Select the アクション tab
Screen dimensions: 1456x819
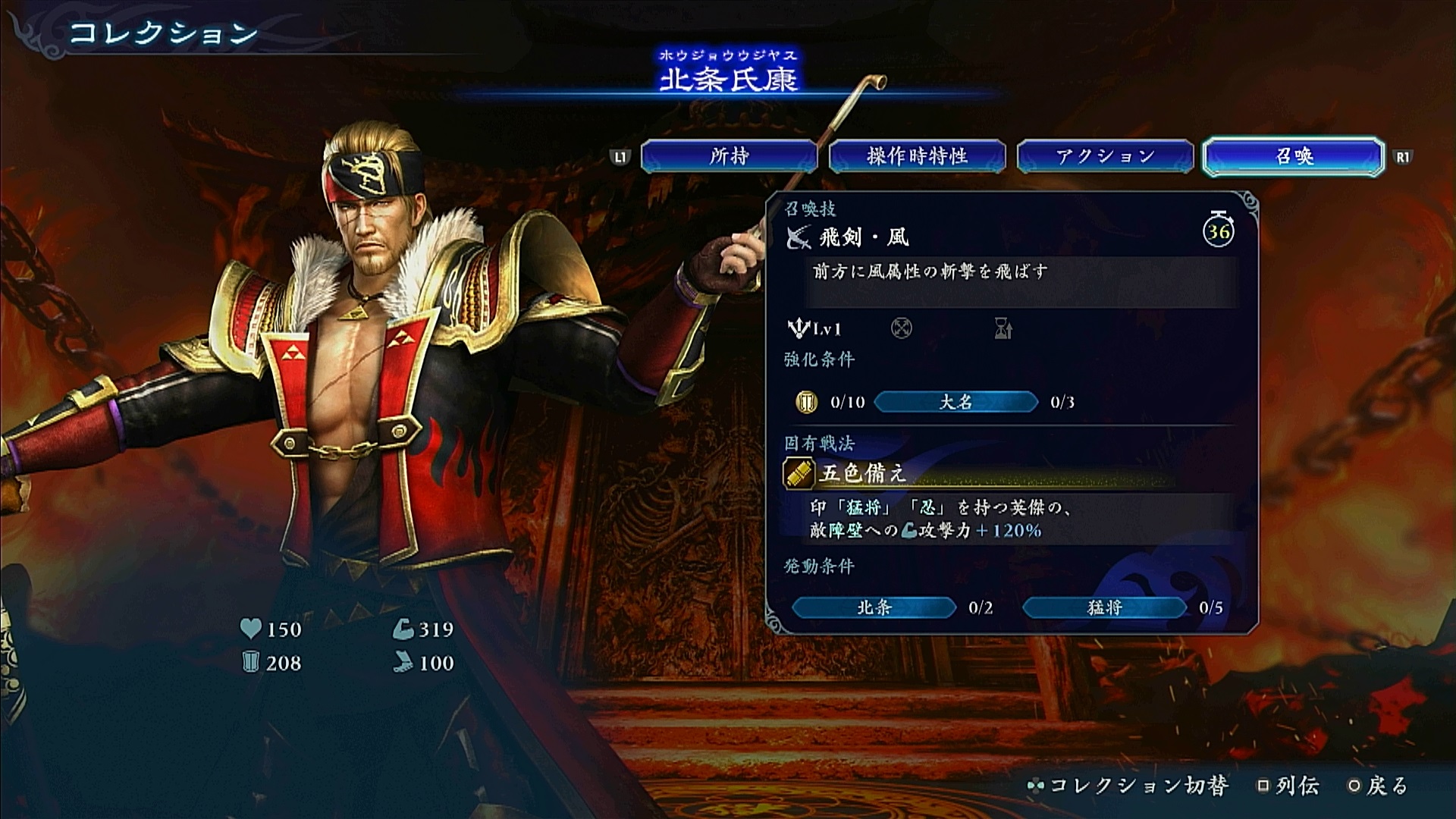(x=1105, y=156)
